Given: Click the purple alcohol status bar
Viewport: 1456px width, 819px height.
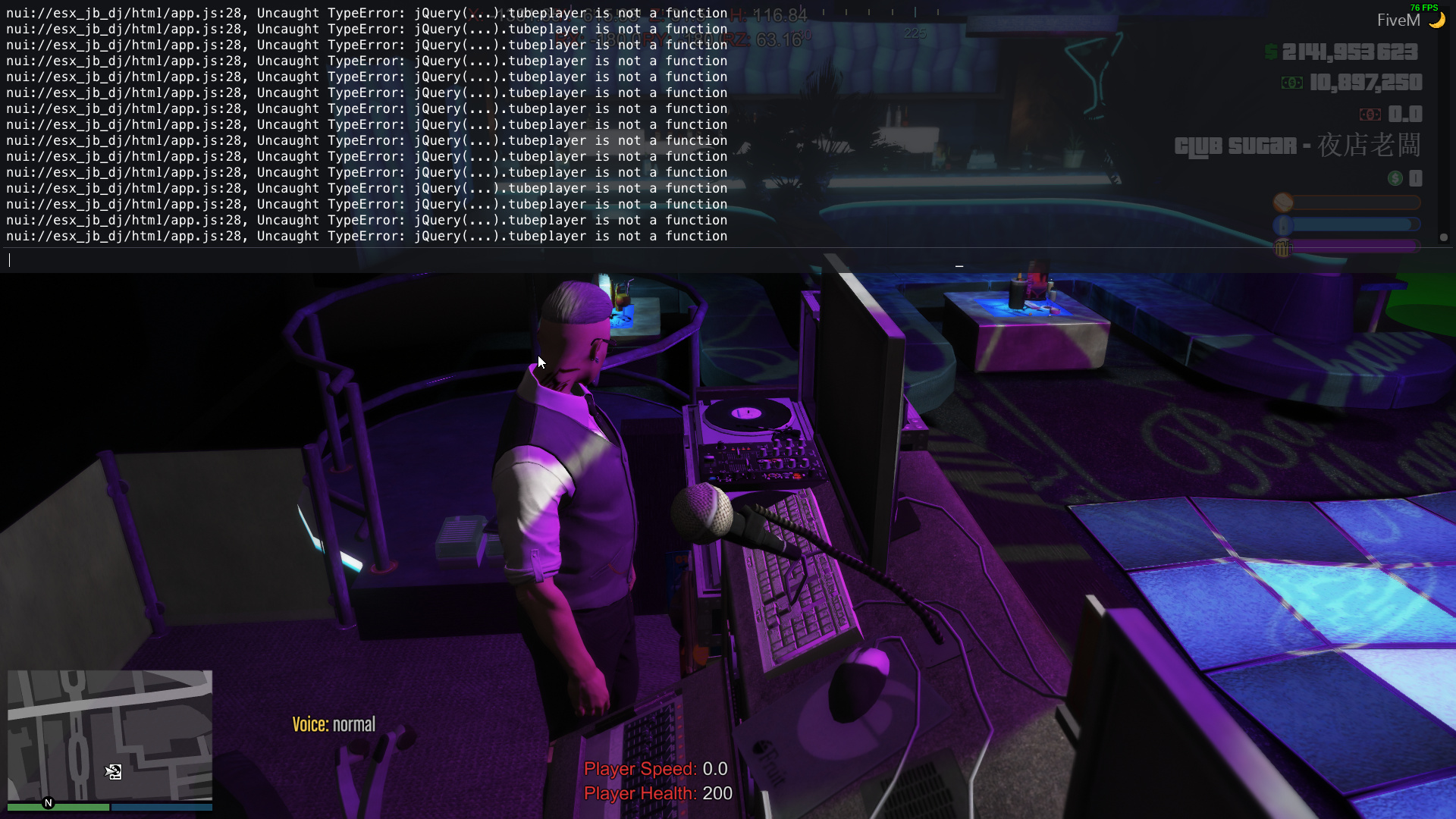Looking at the screenshot, I should click(1350, 247).
